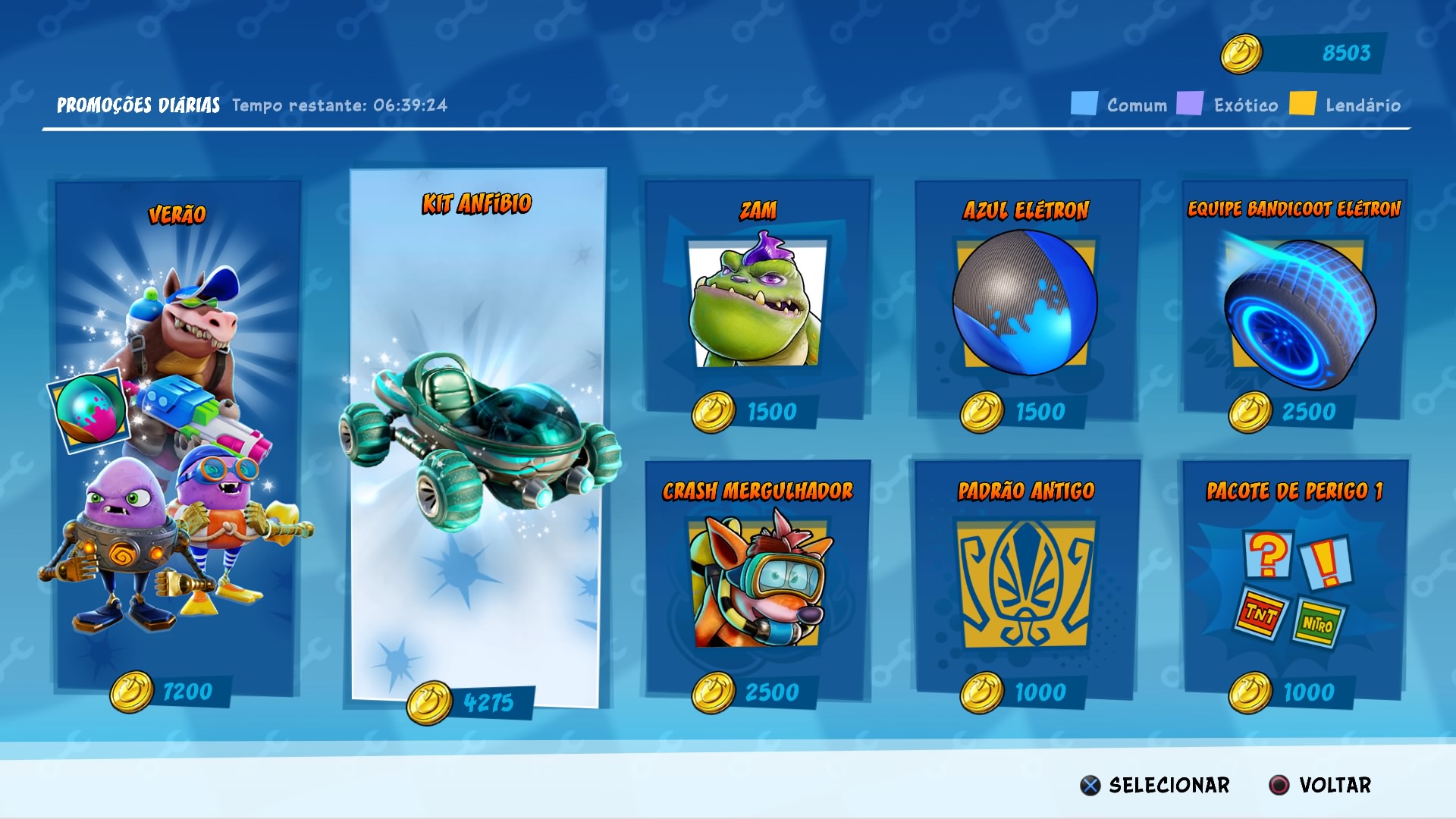This screenshot has height=819, width=1456.
Task: Expand the Equipe Bandicoot Elétron offer details
Action: [1297, 303]
